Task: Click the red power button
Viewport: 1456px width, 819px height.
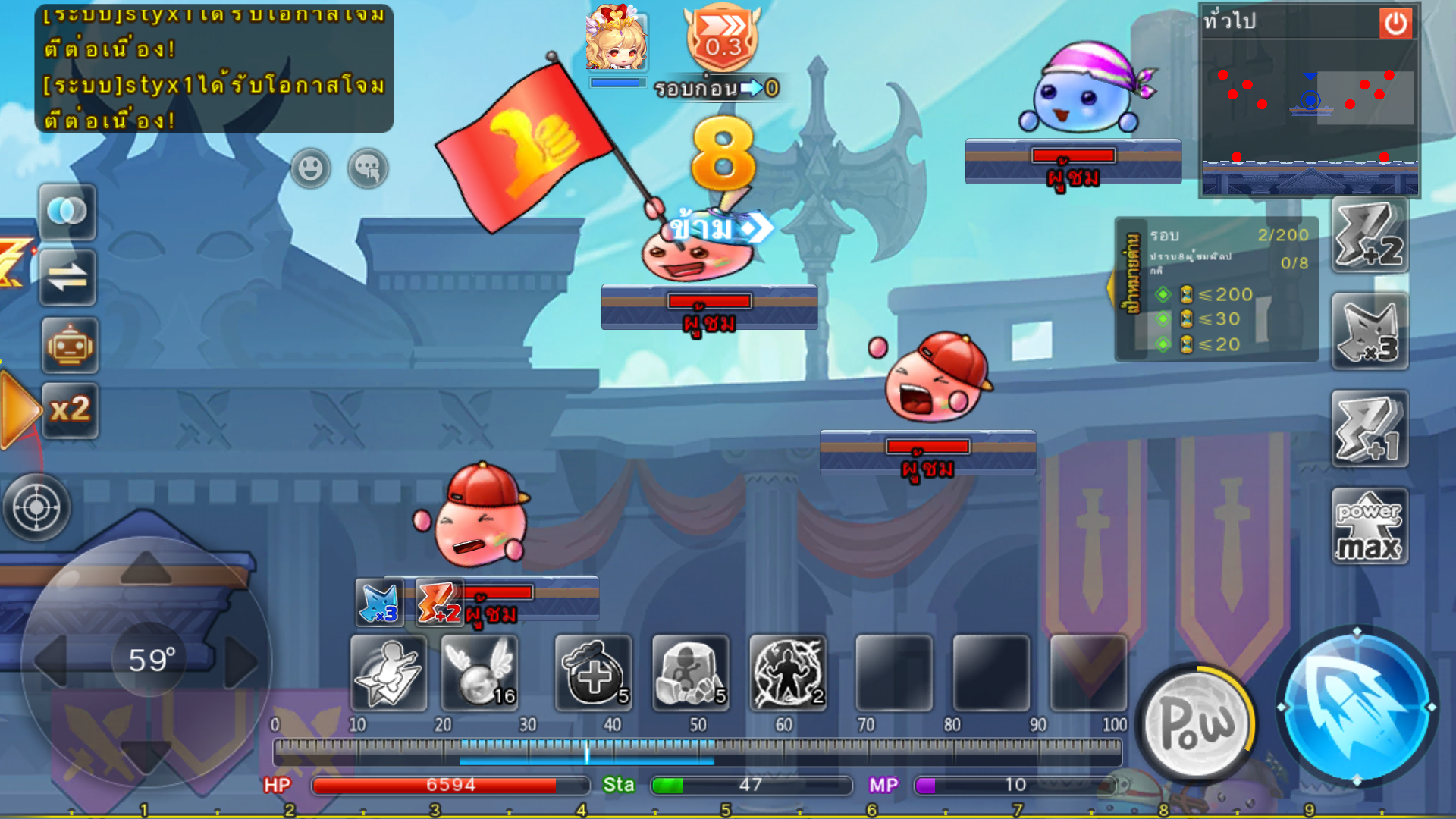Action: click(x=1395, y=24)
